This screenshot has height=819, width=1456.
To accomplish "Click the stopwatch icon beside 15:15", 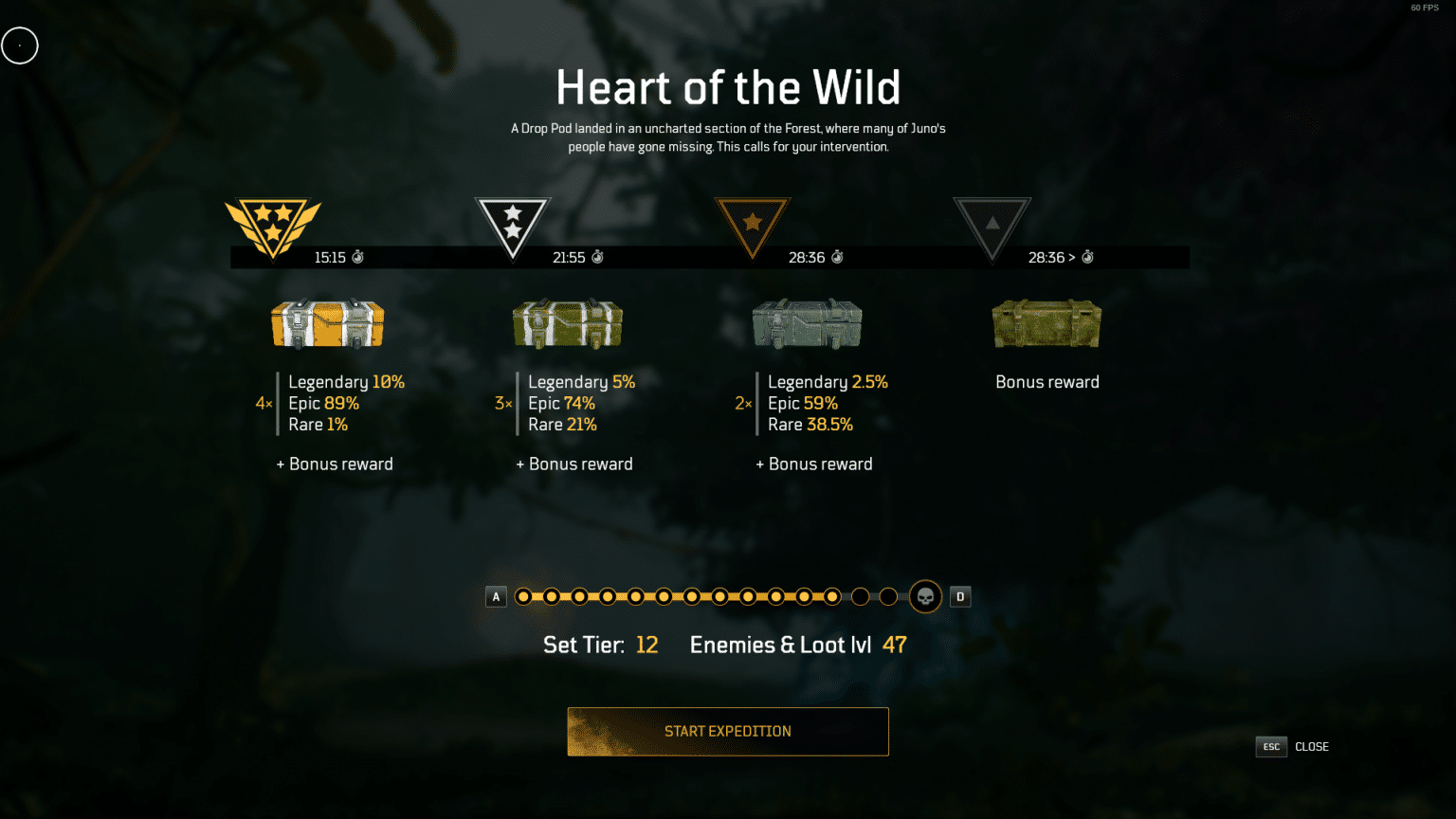I will (358, 257).
